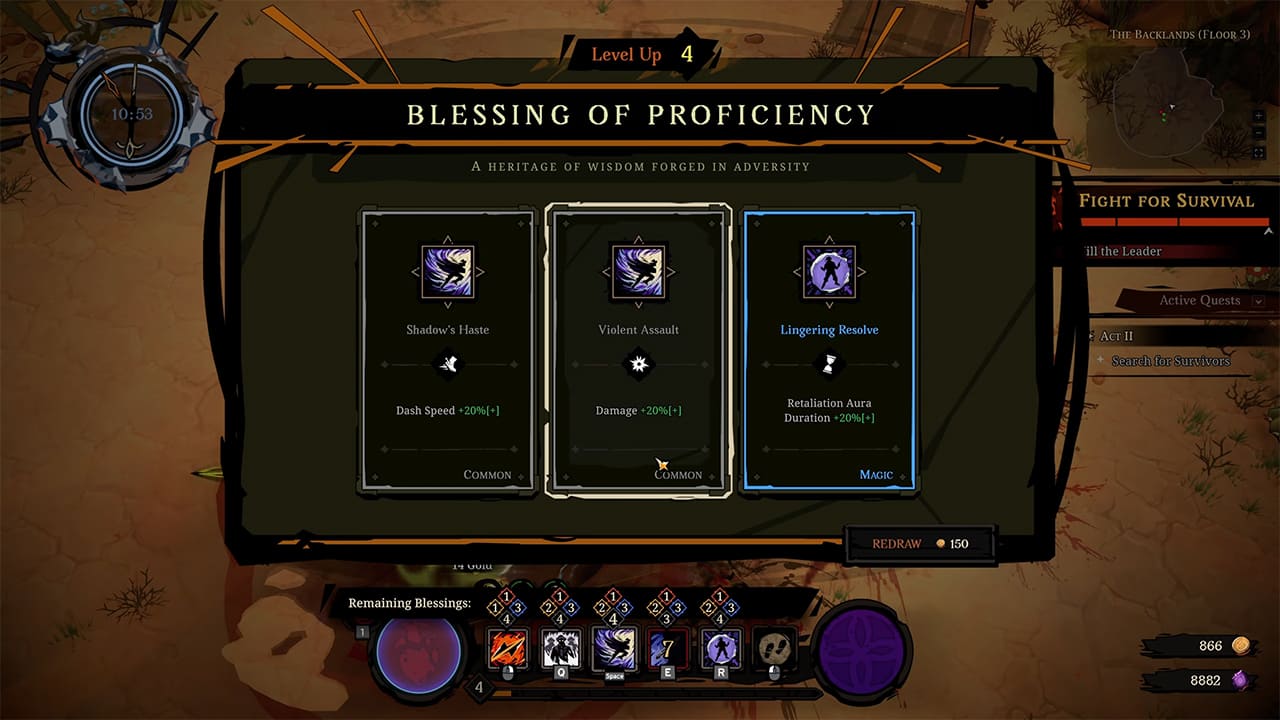
Task: Activate the shadow clones Q ability
Action: [x=561, y=648]
